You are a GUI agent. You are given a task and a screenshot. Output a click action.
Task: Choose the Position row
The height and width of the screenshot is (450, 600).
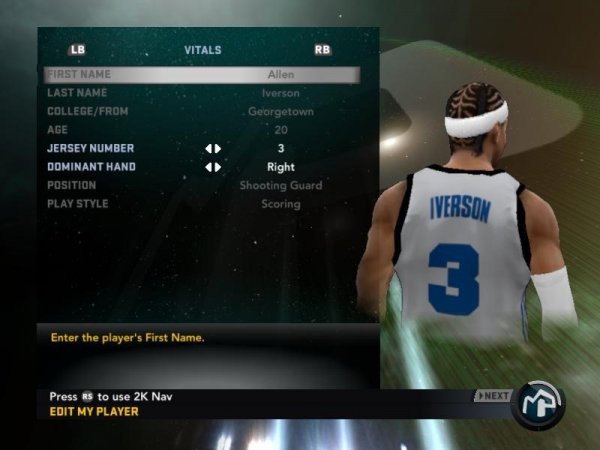200,185
